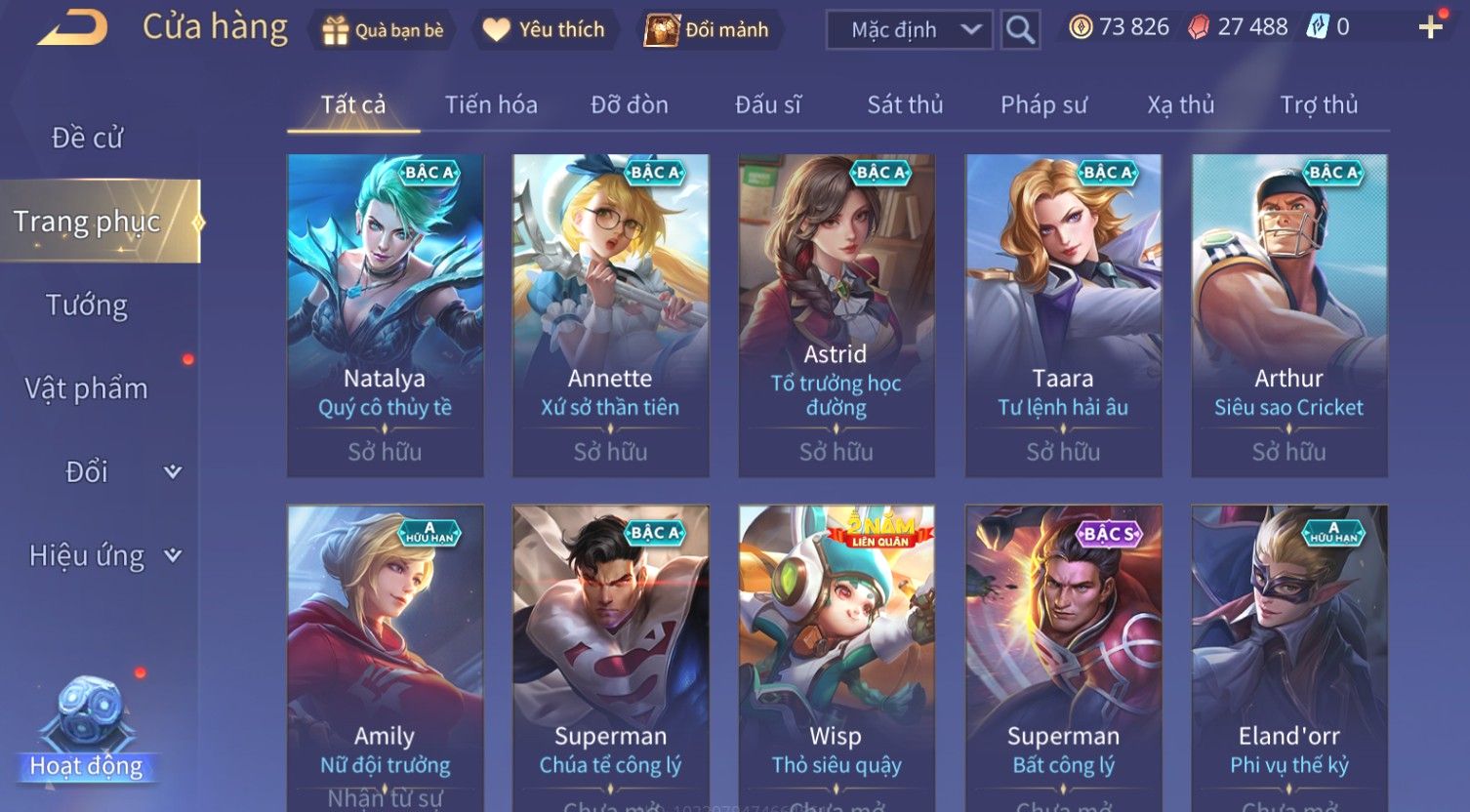The width and height of the screenshot is (1470, 812).
Task: Show the Sát thủ category
Action: coord(905,104)
